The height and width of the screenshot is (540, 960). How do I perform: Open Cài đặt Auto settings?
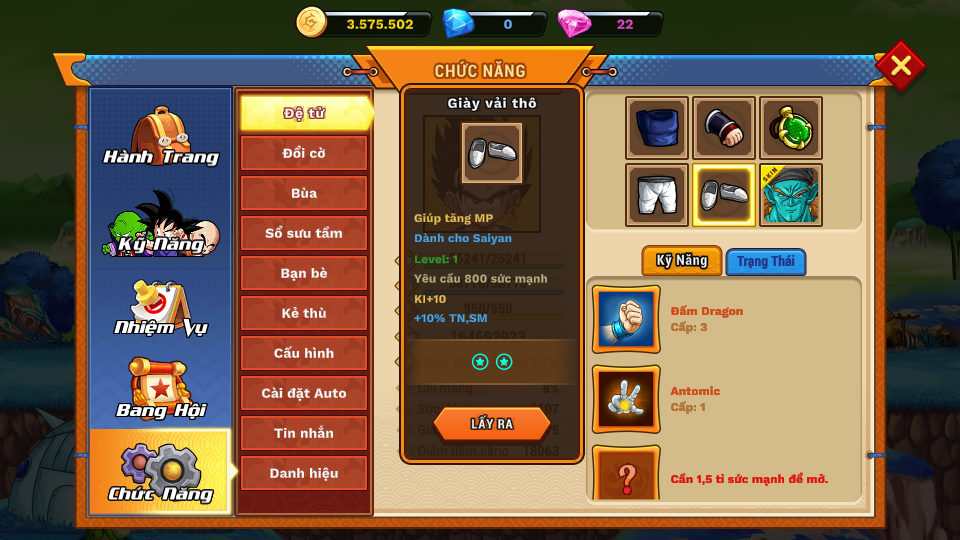pos(304,393)
